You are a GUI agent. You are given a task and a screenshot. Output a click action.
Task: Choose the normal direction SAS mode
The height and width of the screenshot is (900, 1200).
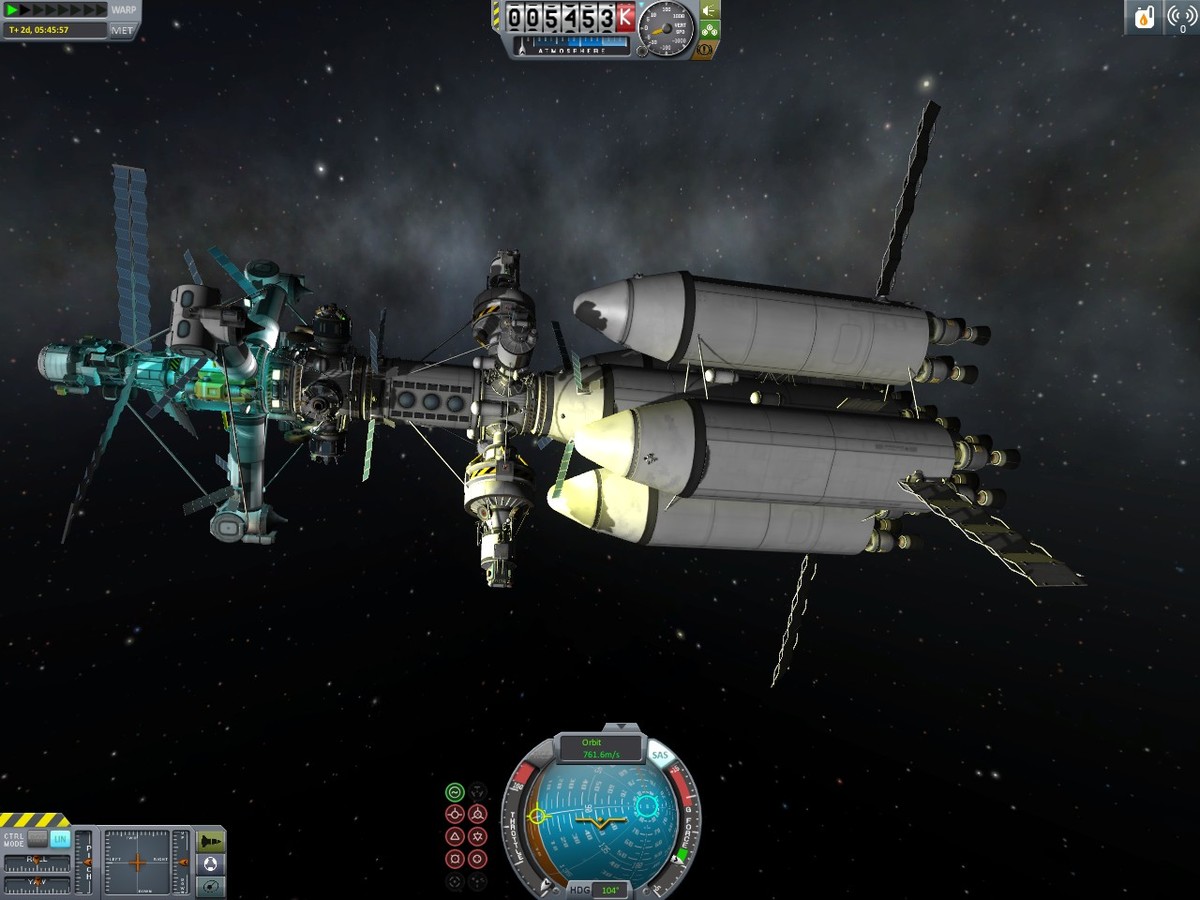(455, 836)
